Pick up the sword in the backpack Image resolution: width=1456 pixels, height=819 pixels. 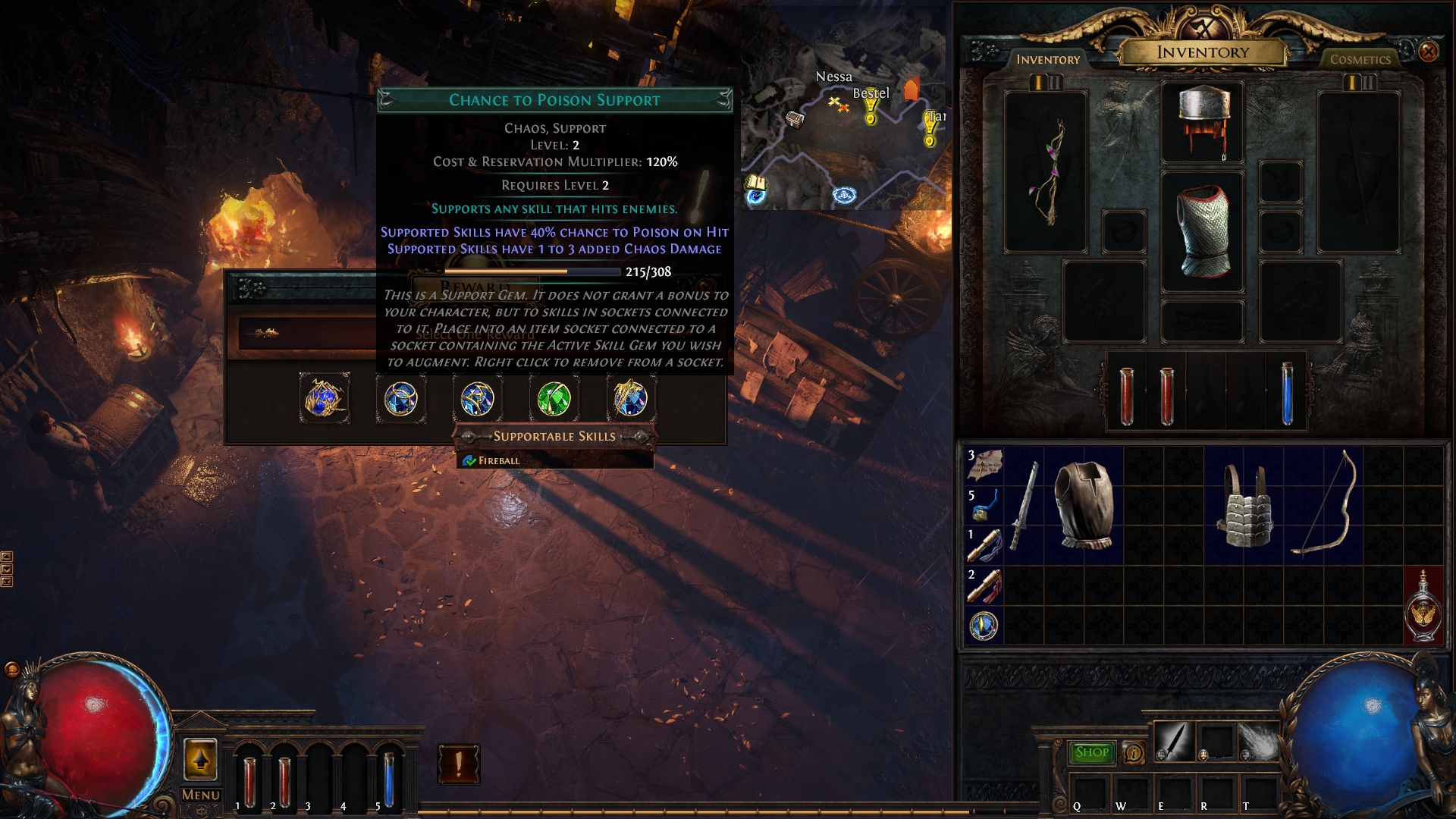click(1023, 506)
